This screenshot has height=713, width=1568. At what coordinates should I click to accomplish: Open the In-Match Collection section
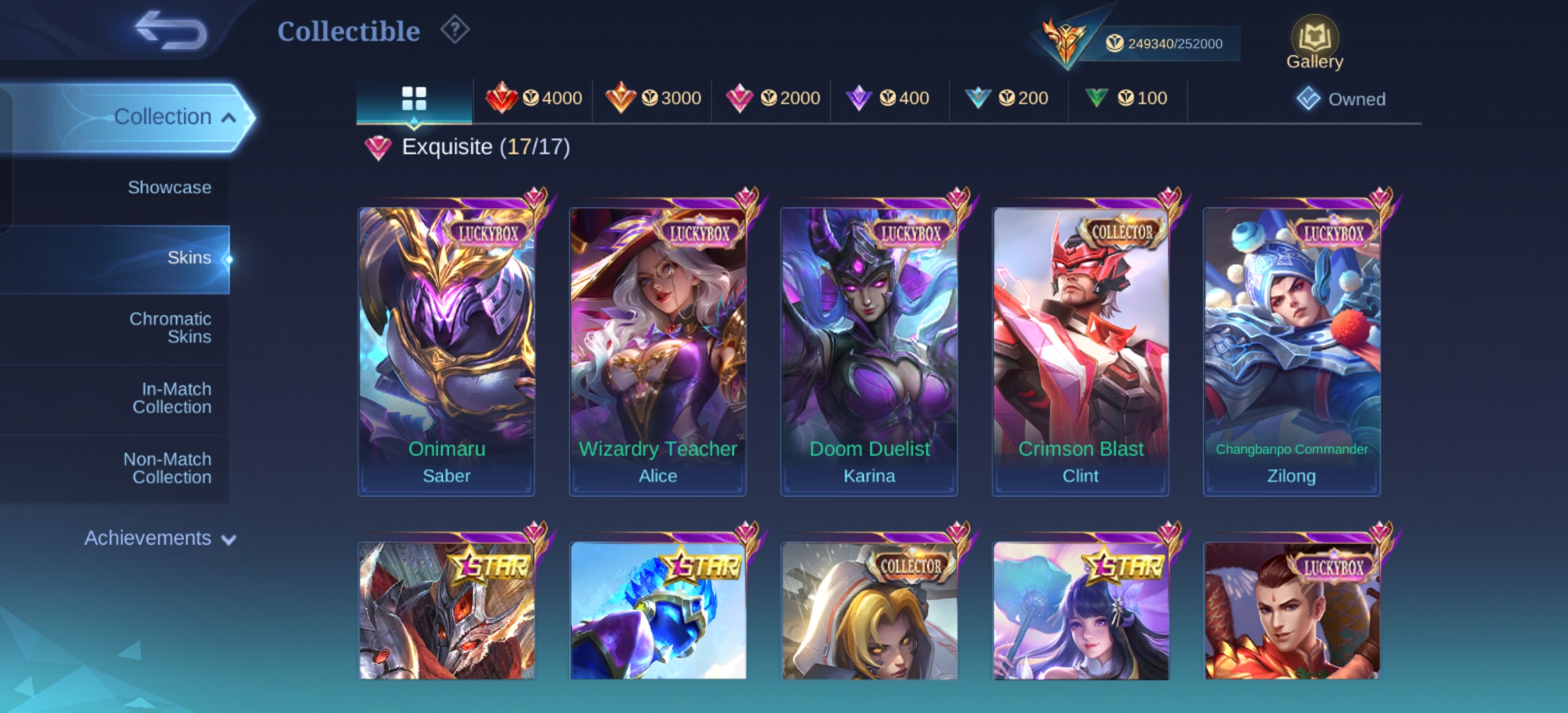pos(172,397)
